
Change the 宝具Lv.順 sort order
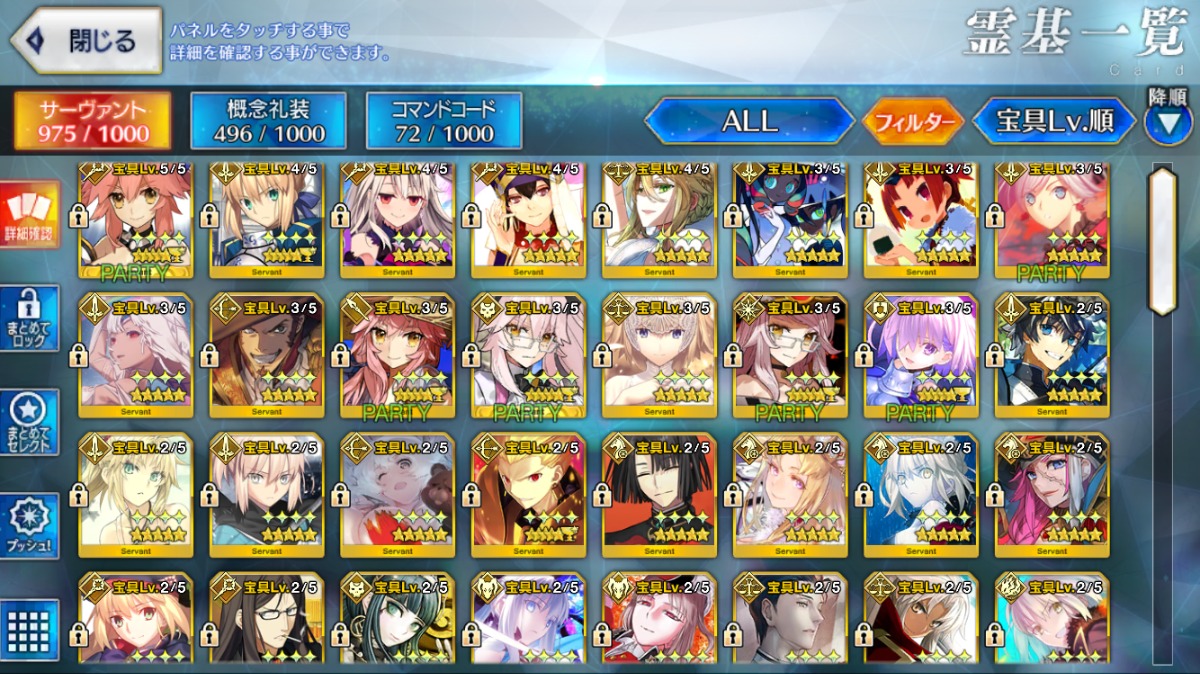coord(1054,121)
